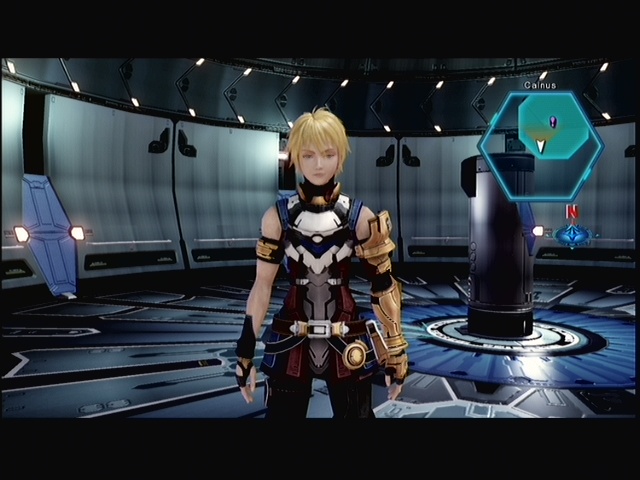Select the purple exclamation marker on minimap

point(553,122)
